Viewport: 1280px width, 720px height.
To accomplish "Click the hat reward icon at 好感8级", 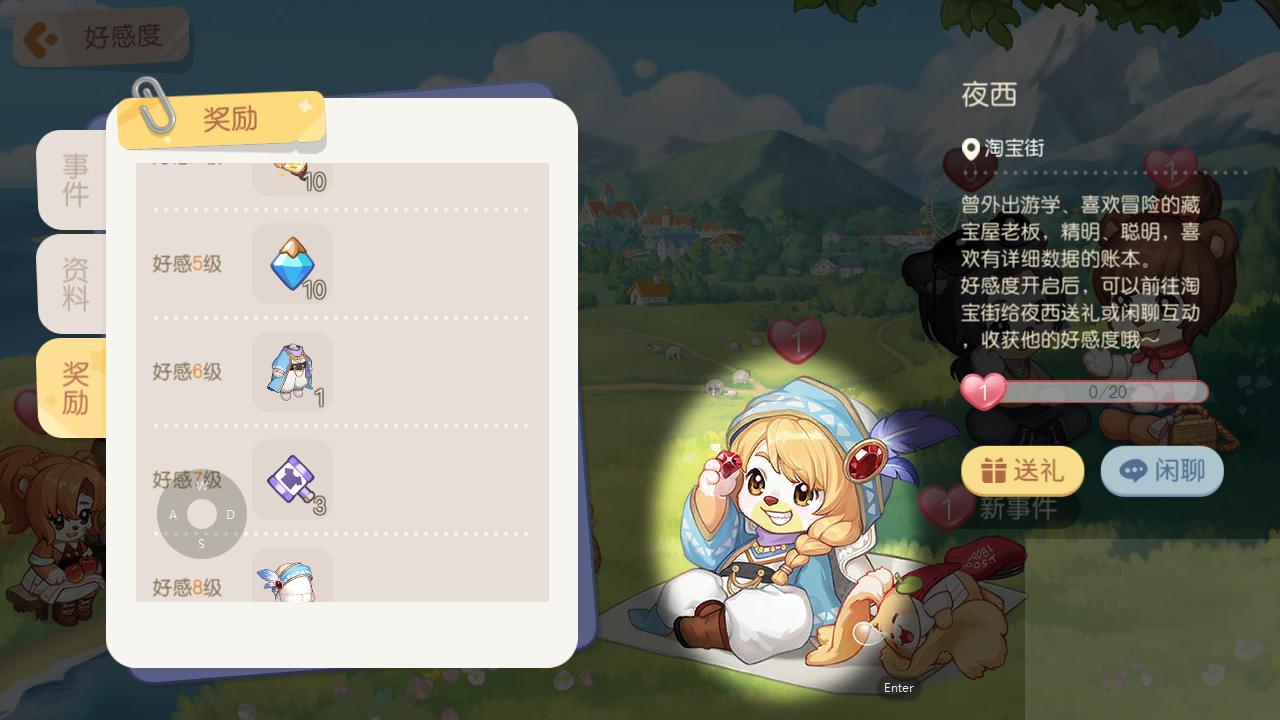I will click(291, 580).
